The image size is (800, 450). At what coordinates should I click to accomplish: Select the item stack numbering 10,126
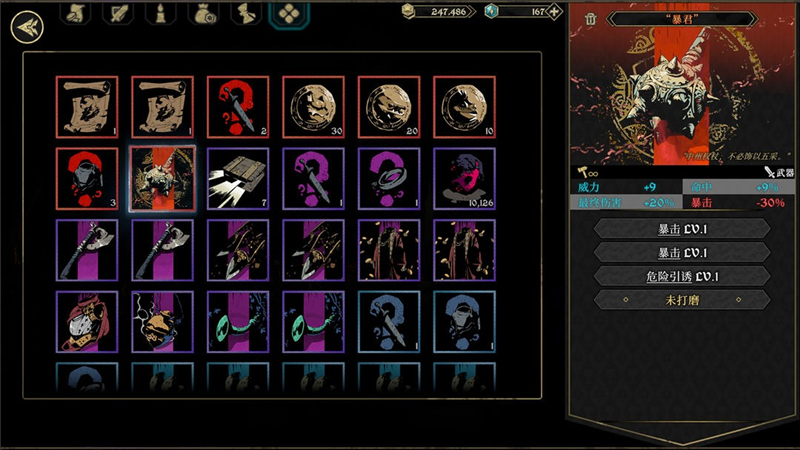coord(464,179)
